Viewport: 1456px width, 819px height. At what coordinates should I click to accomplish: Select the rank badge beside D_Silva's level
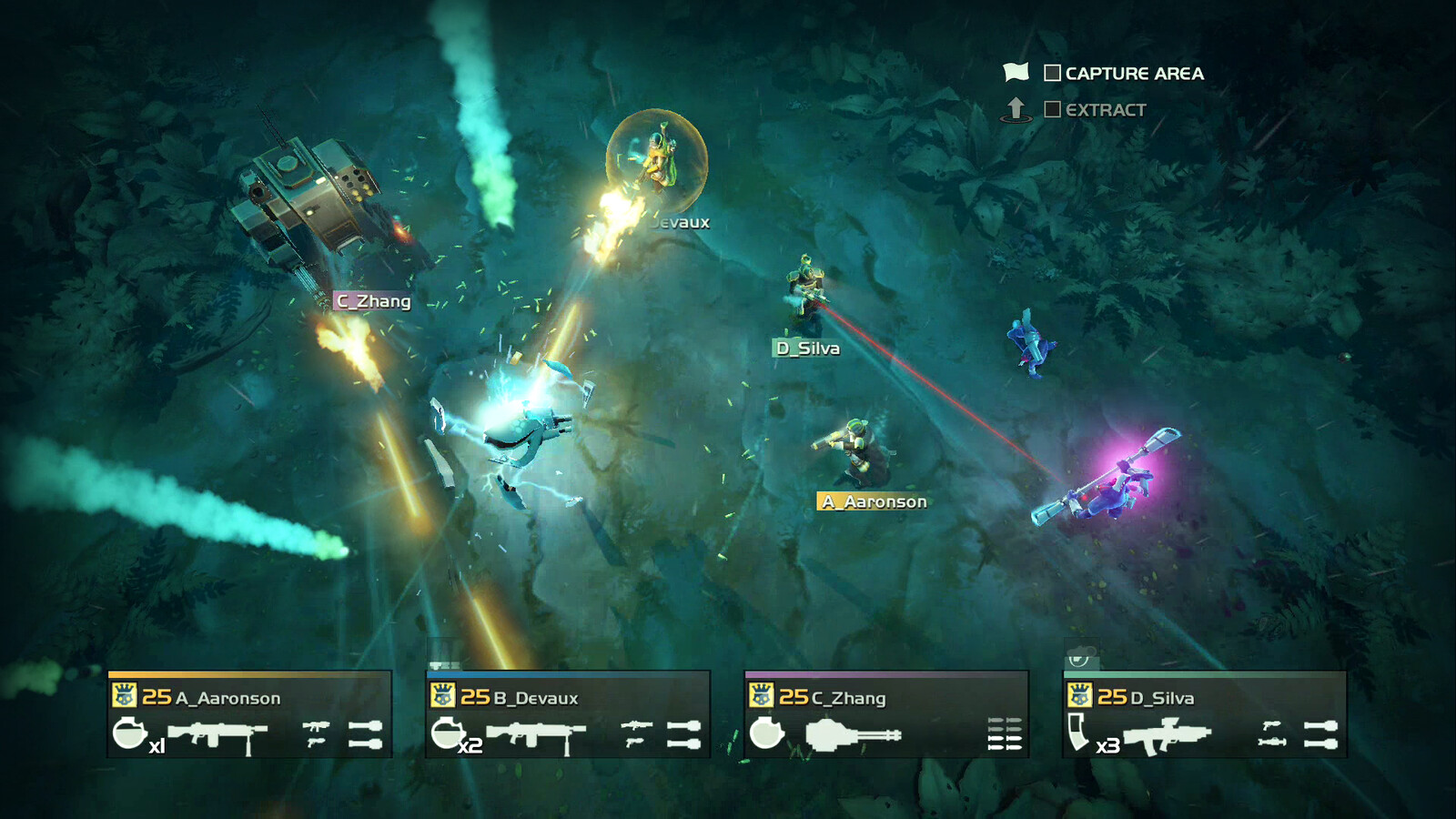tap(1079, 696)
